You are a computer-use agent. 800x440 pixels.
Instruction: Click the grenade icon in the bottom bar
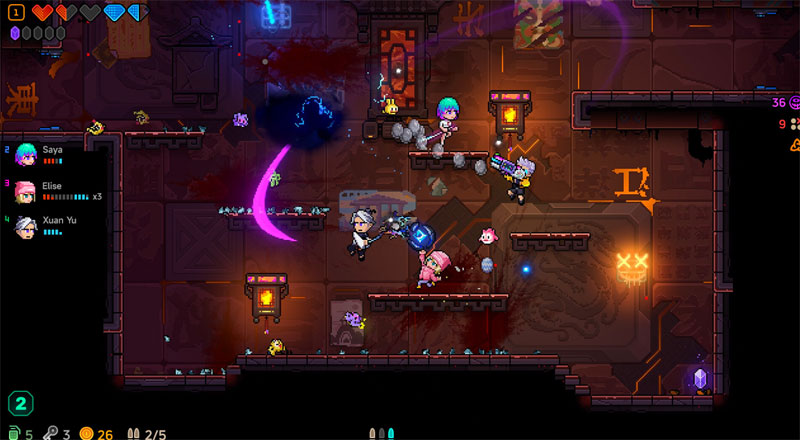coord(14,433)
